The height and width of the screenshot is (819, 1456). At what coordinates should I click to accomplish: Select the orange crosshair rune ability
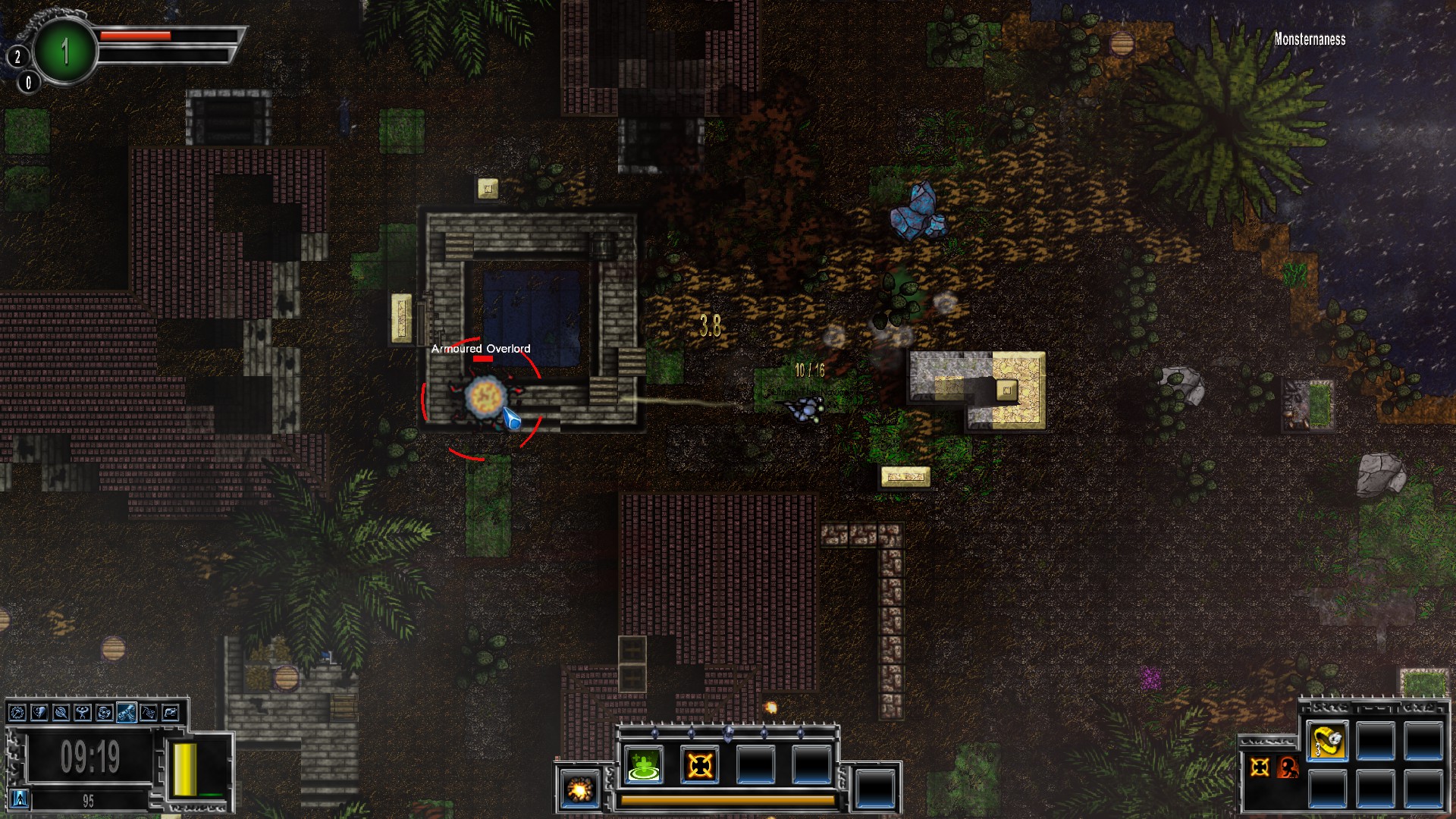tap(699, 764)
